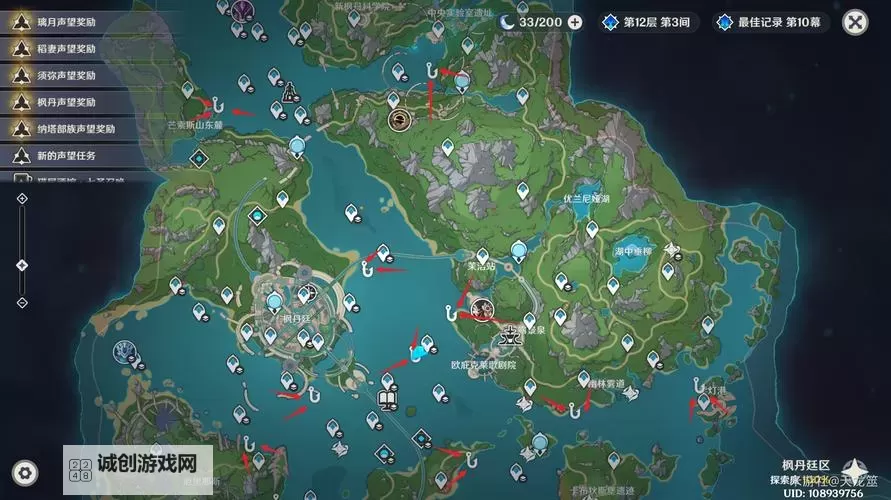Choose the 须弥声望奖励 entry
This screenshot has height=500, width=891.
click(62, 75)
